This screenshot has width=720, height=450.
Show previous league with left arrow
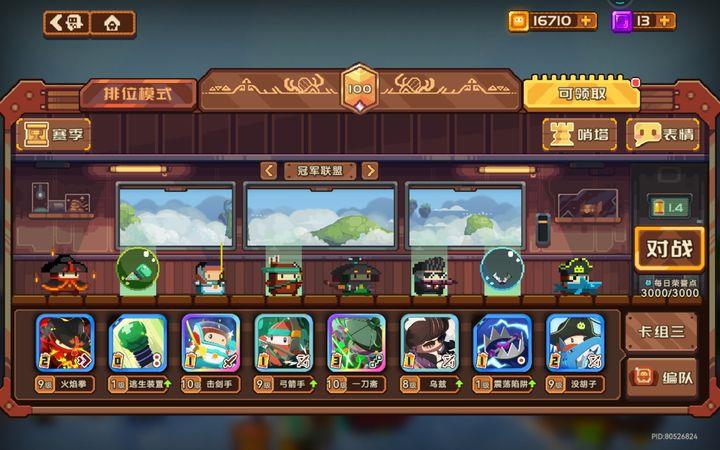[x=268, y=171]
